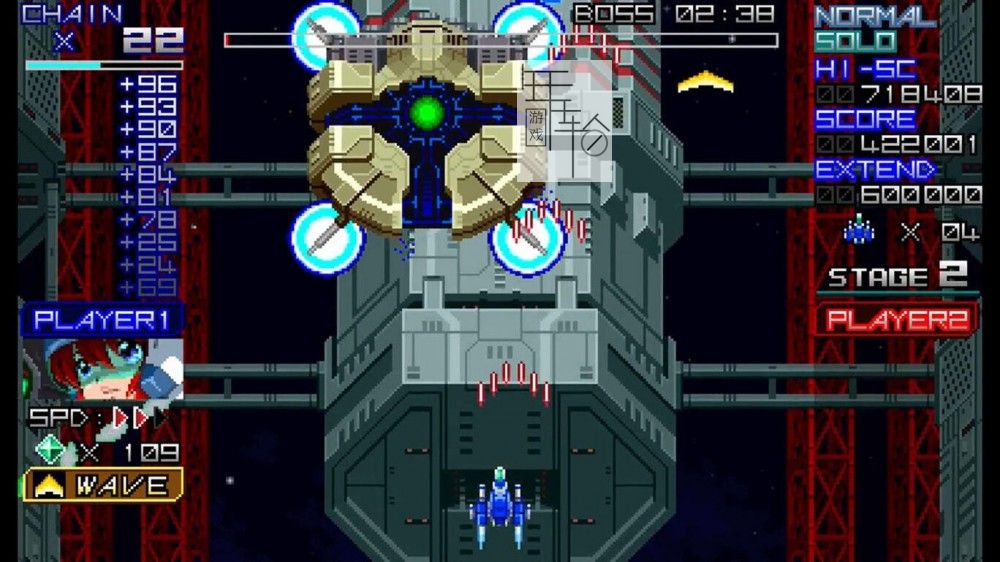Viewport: 1000px width, 562px height.
Task: Select the PLAYER1 label panel
Action: click(103, 320)
